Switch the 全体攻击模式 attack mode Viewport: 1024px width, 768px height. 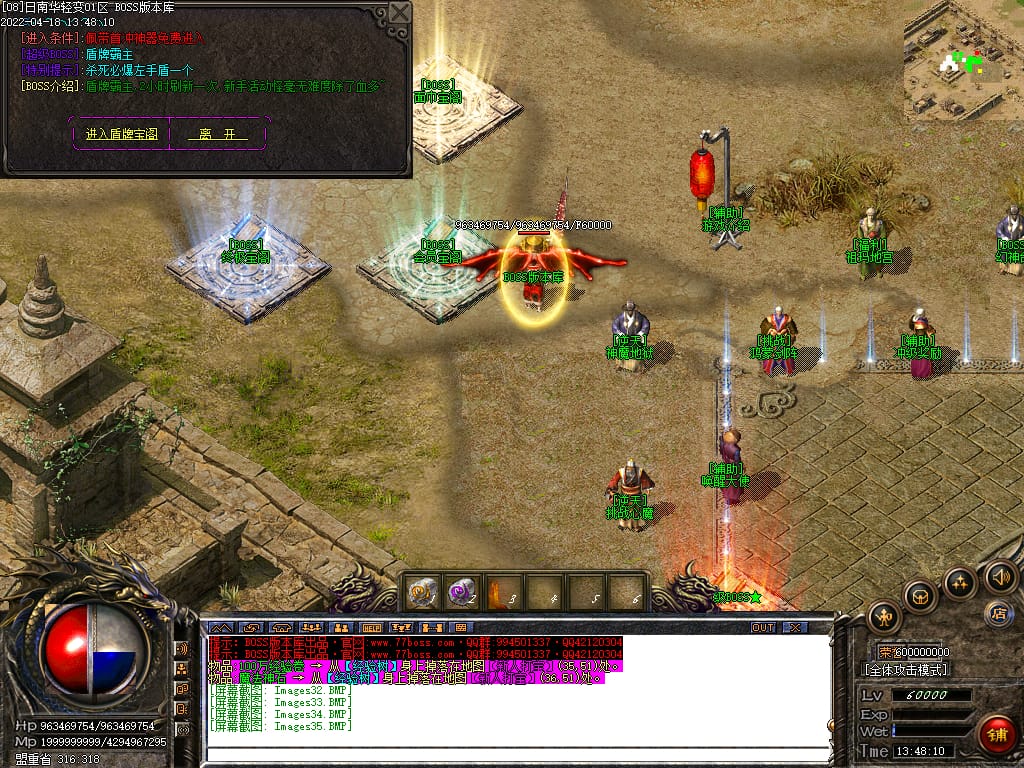pos(905,669)
